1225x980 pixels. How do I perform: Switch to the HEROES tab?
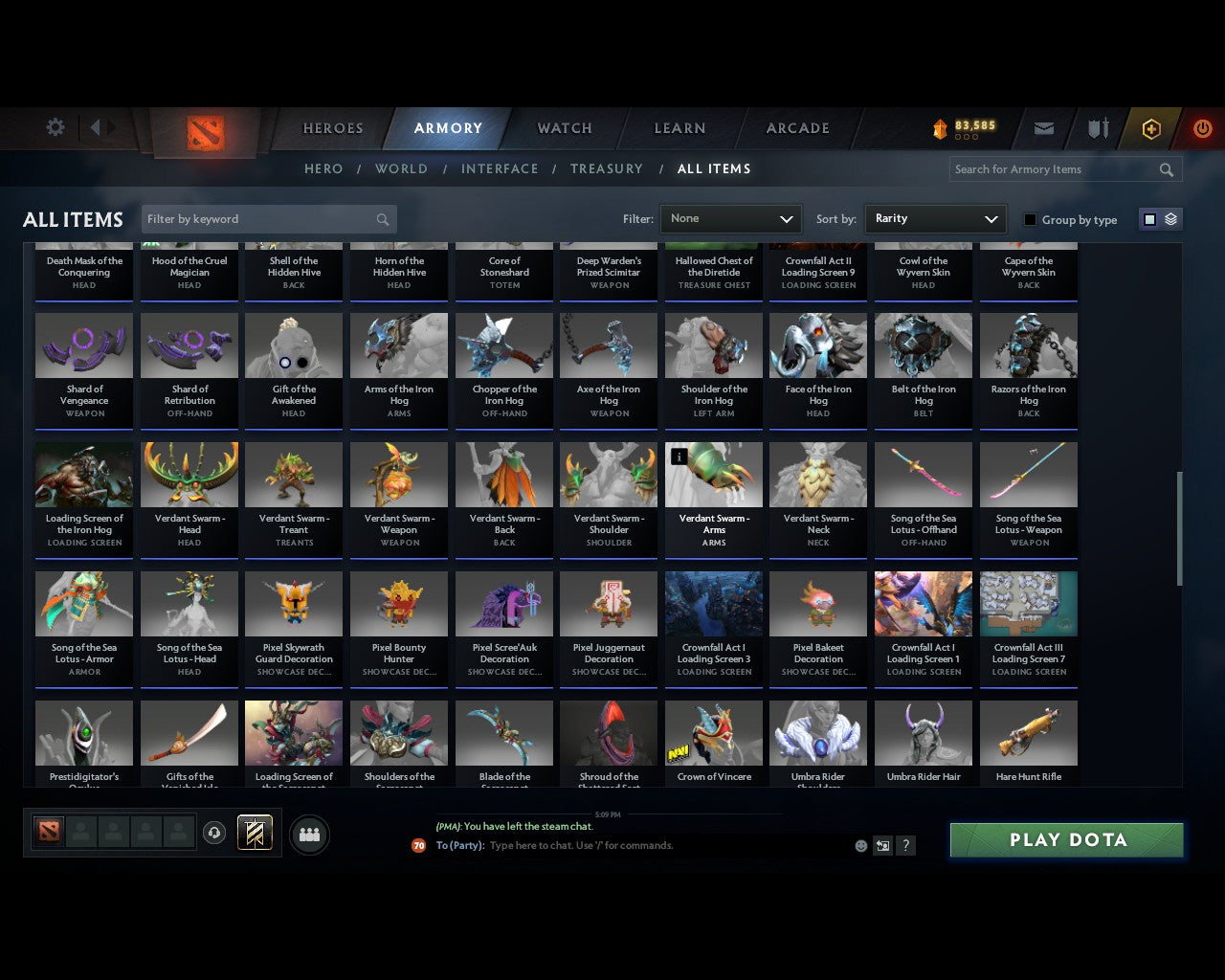pyautogui.click(x=332, y=127)
